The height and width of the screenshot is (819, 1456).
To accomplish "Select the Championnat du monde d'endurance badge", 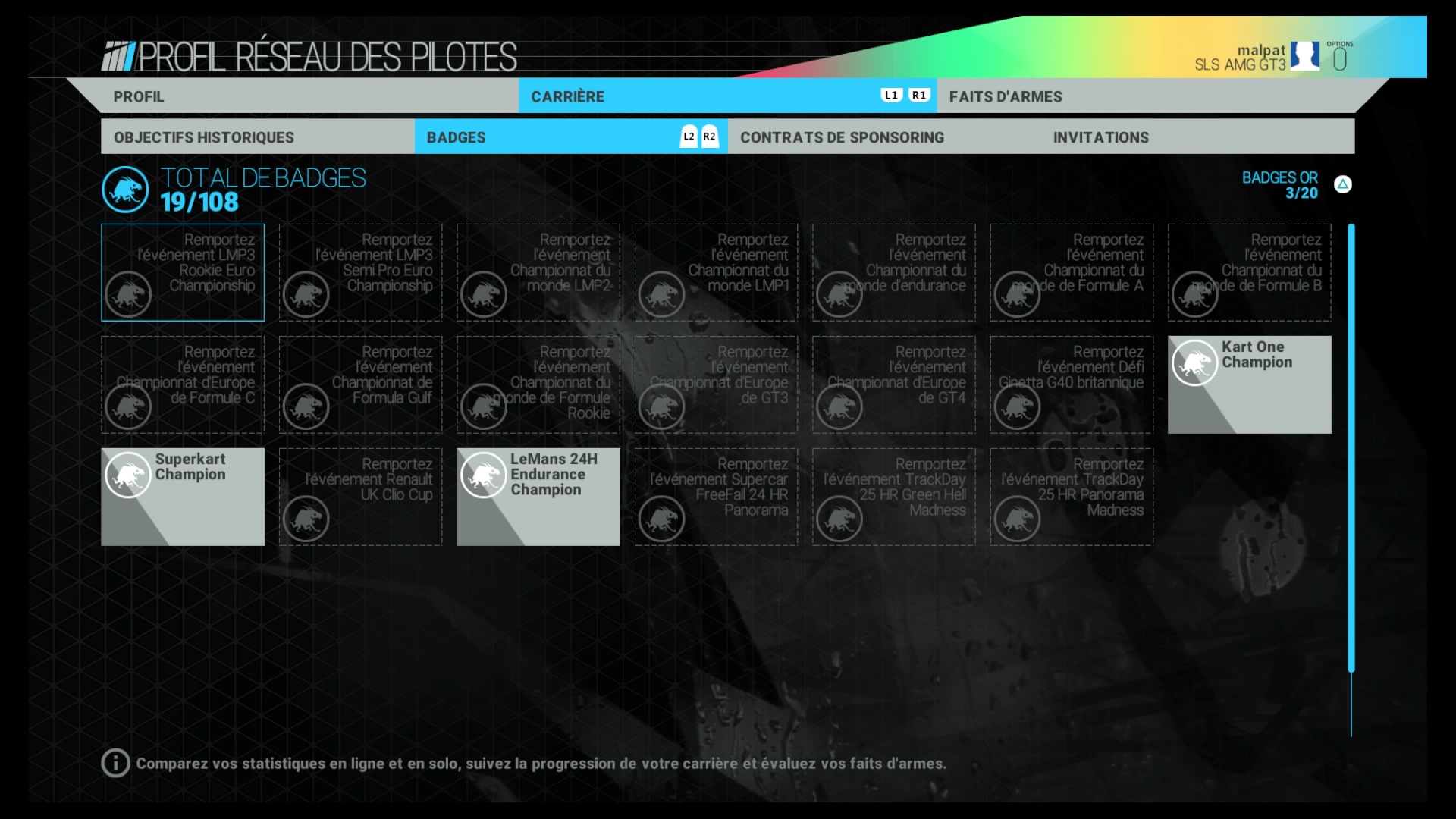I will [x=893, y=272].
